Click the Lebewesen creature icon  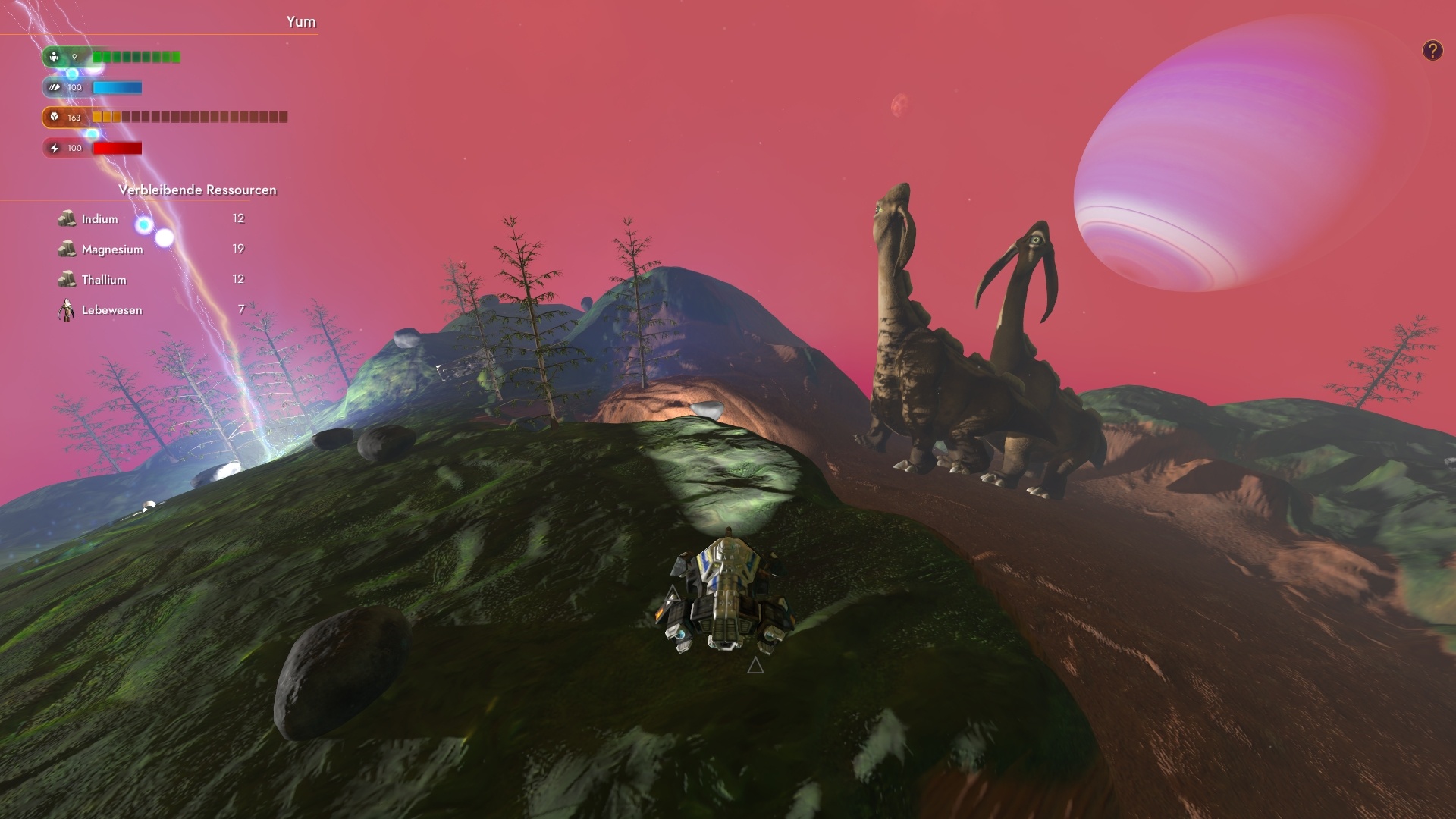point(65,309)
